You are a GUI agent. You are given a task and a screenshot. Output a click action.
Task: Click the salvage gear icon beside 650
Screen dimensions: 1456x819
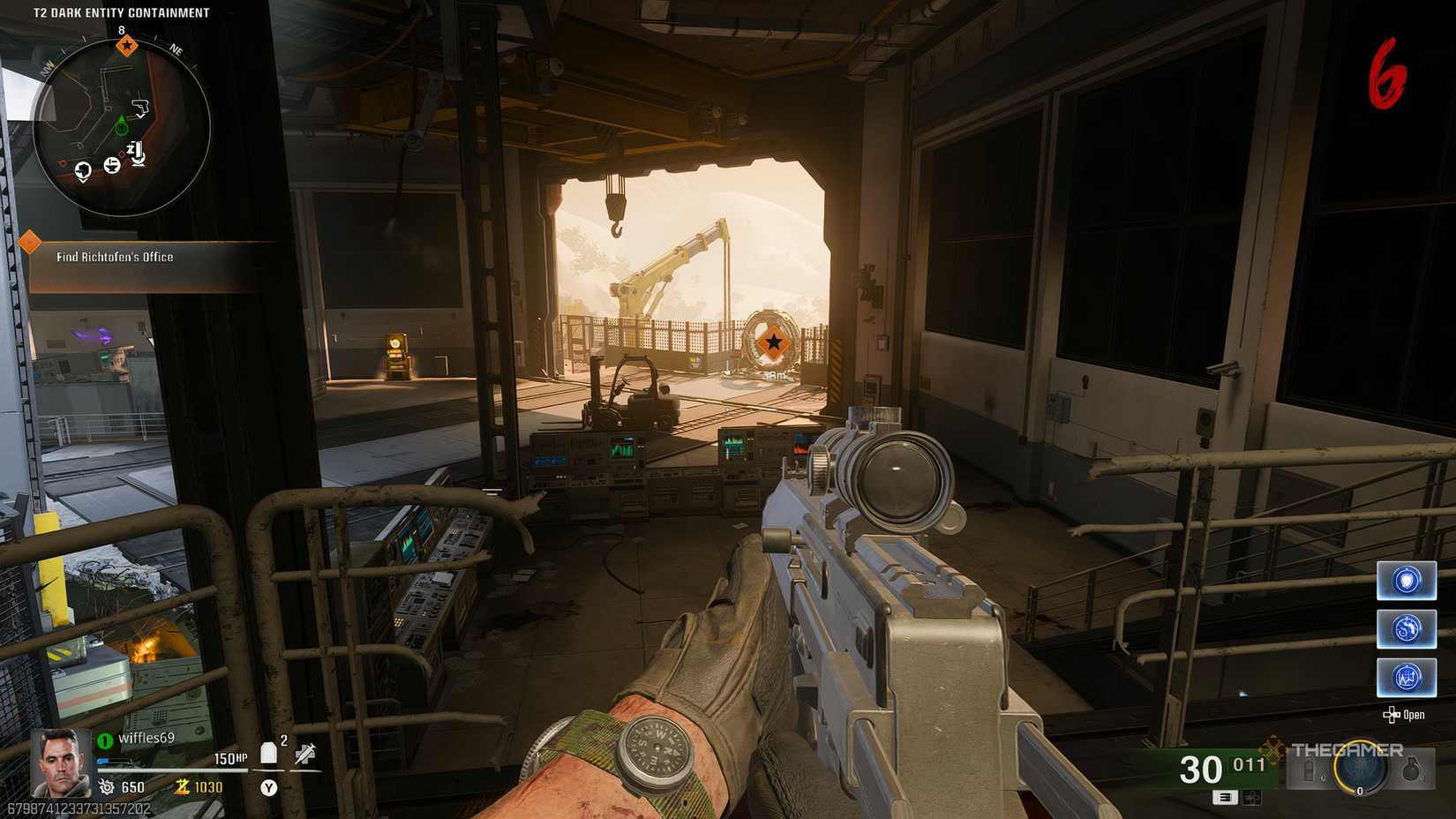pos(108,786)
